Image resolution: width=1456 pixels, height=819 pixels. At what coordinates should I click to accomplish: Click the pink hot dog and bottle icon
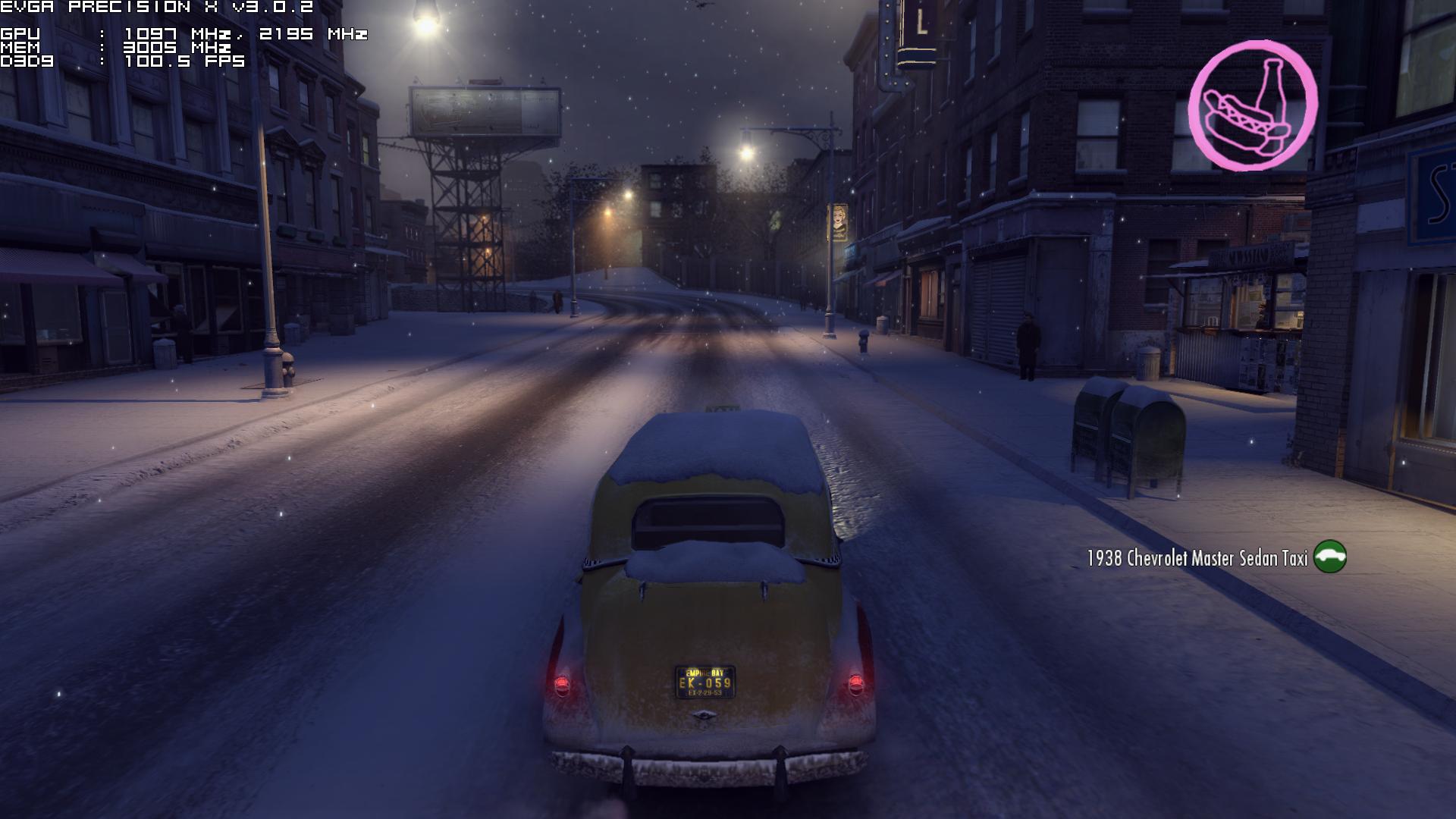[x=1252, y=105]
